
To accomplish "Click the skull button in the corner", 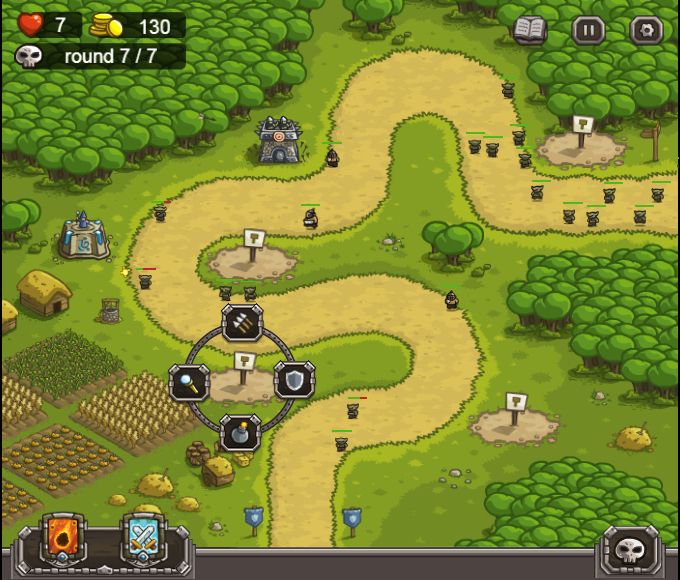I will click(631, 548).
